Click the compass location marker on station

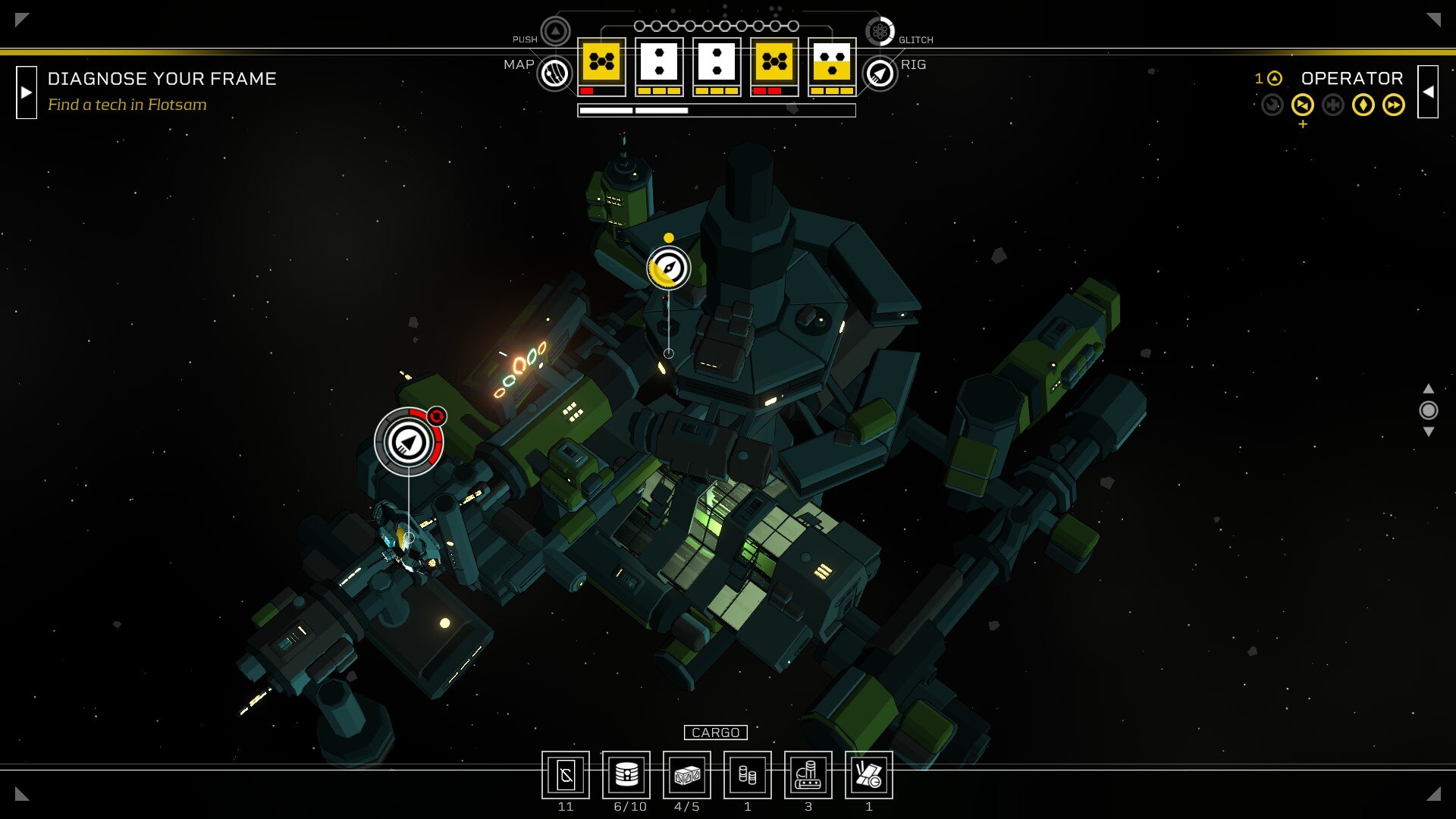click(668, 268)
